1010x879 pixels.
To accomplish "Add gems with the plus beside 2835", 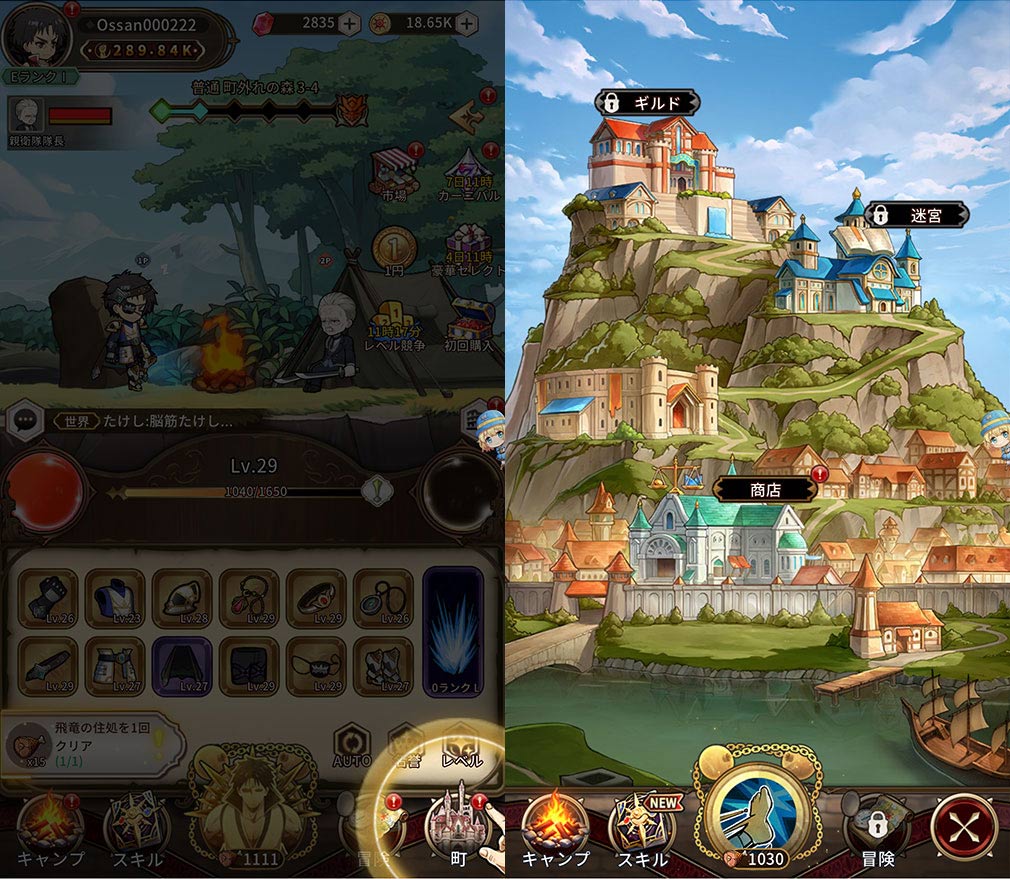I will tap(348, 24).
